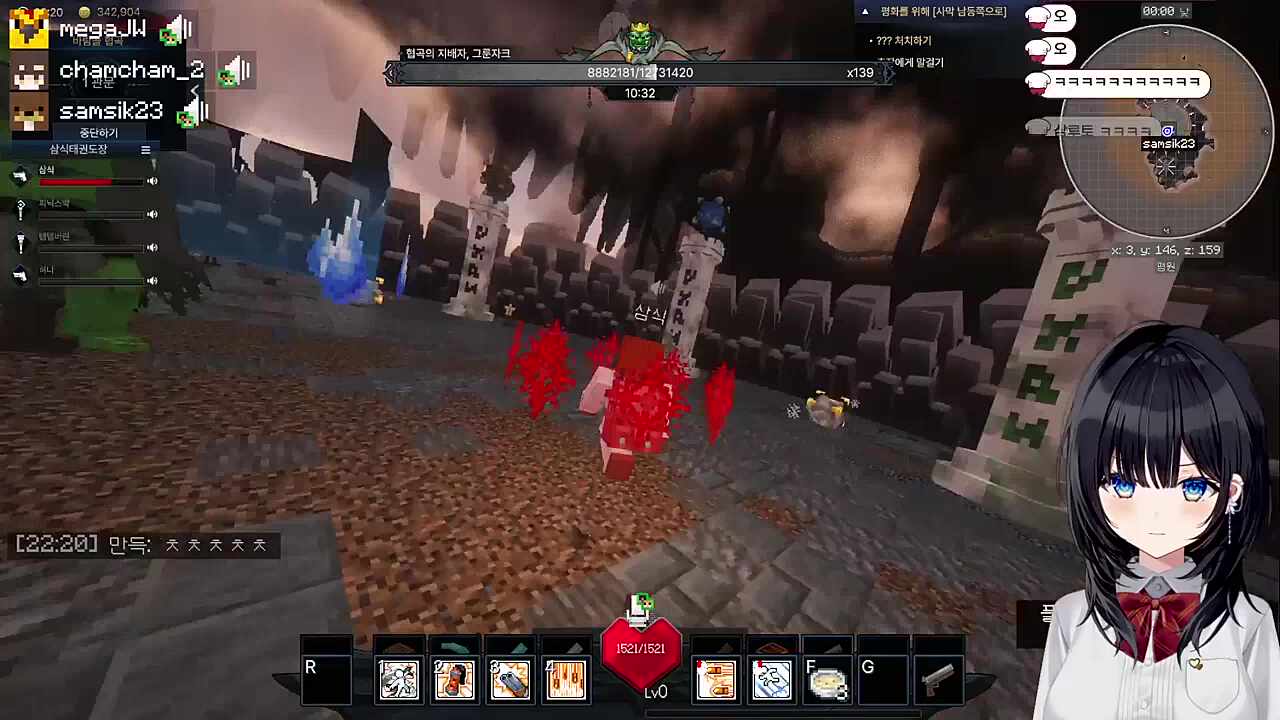The width and height of the screenshot is (1280, 720).
Task: Choose the blue dashing figure skill icon
Action: tap(772, 680)
